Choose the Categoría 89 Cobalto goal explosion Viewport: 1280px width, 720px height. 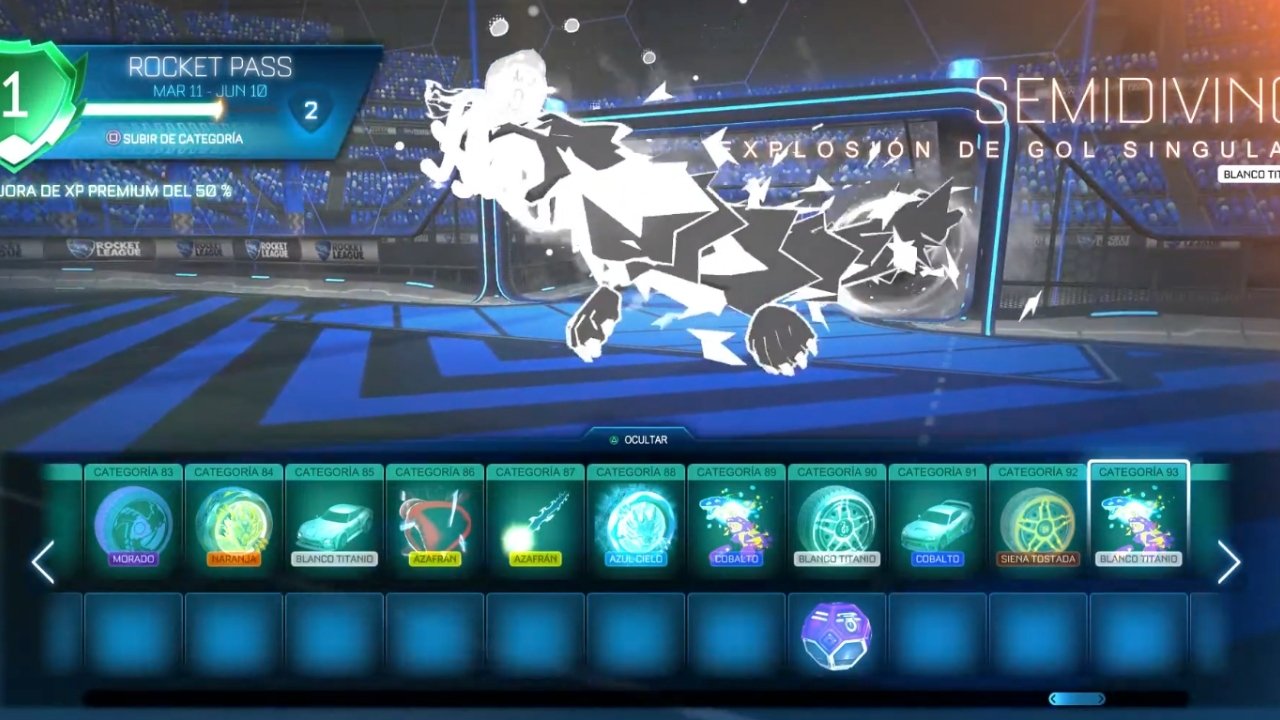(x=737, y=520)
